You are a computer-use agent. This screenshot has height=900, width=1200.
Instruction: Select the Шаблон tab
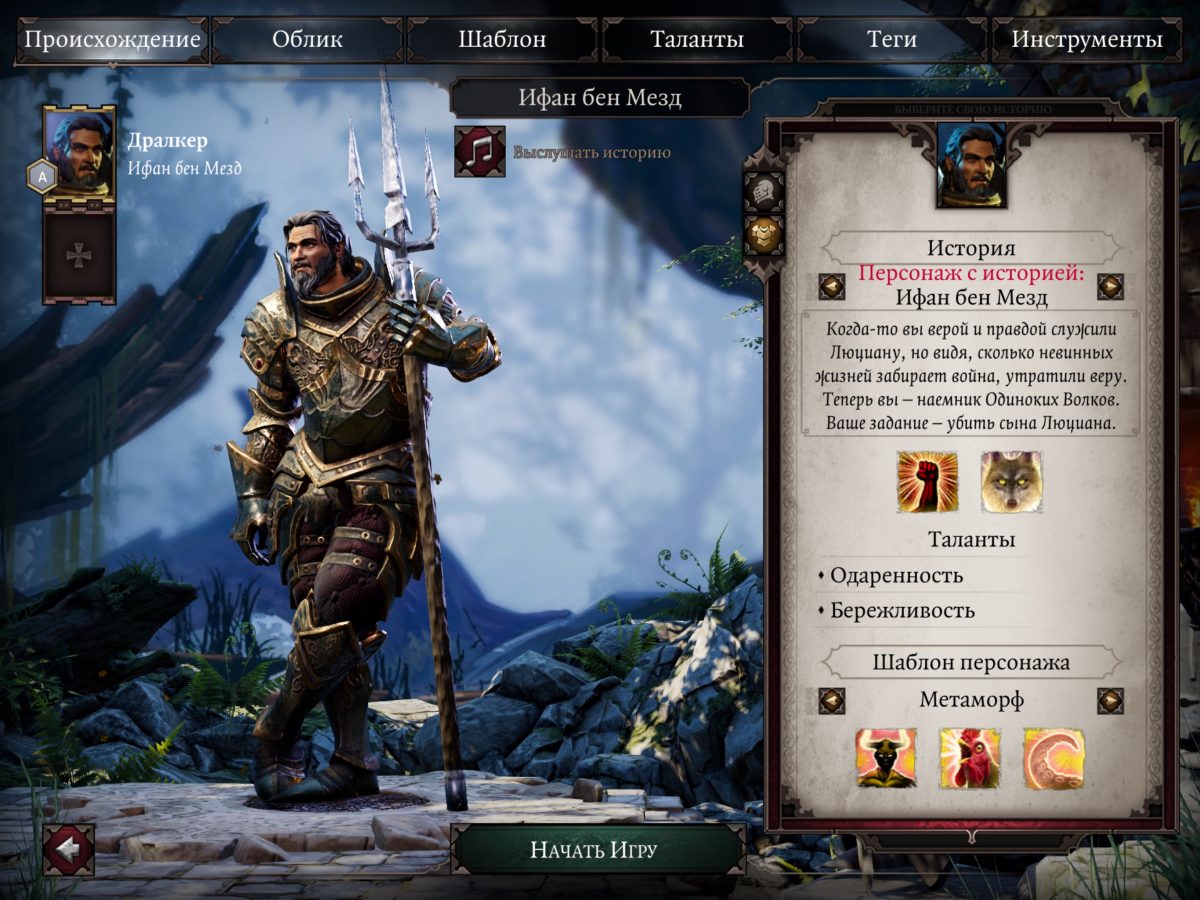[502, 41]
